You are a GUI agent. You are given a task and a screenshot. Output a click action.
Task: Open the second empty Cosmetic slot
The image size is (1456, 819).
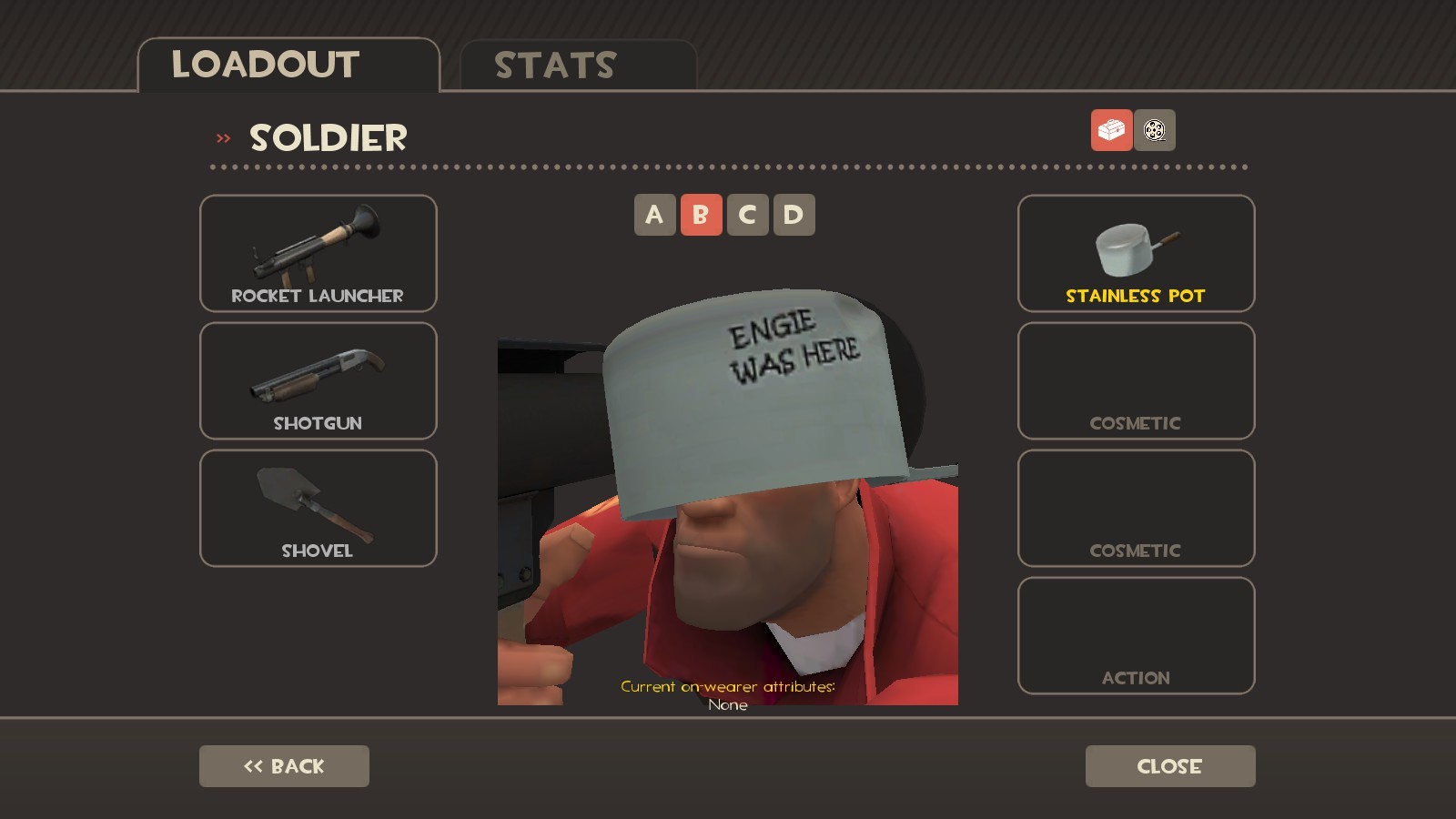1135,508
